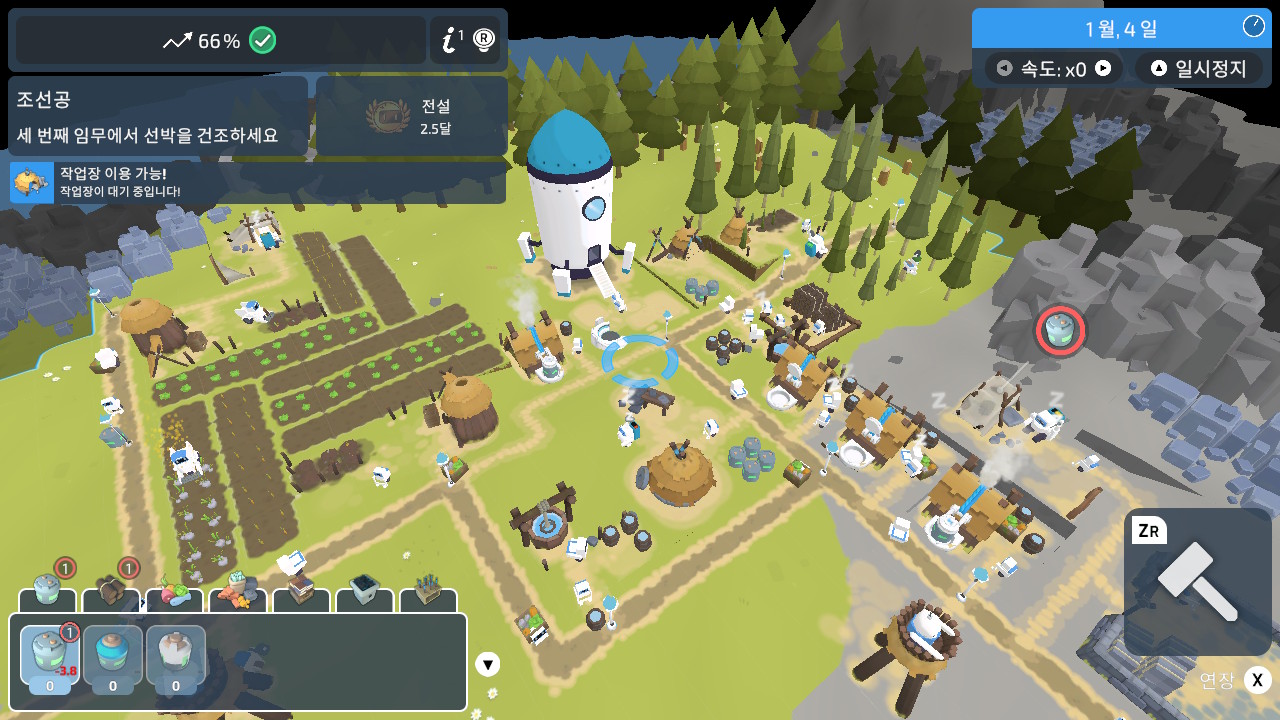Open the ZR hammer build menu

coord(1196,580)
